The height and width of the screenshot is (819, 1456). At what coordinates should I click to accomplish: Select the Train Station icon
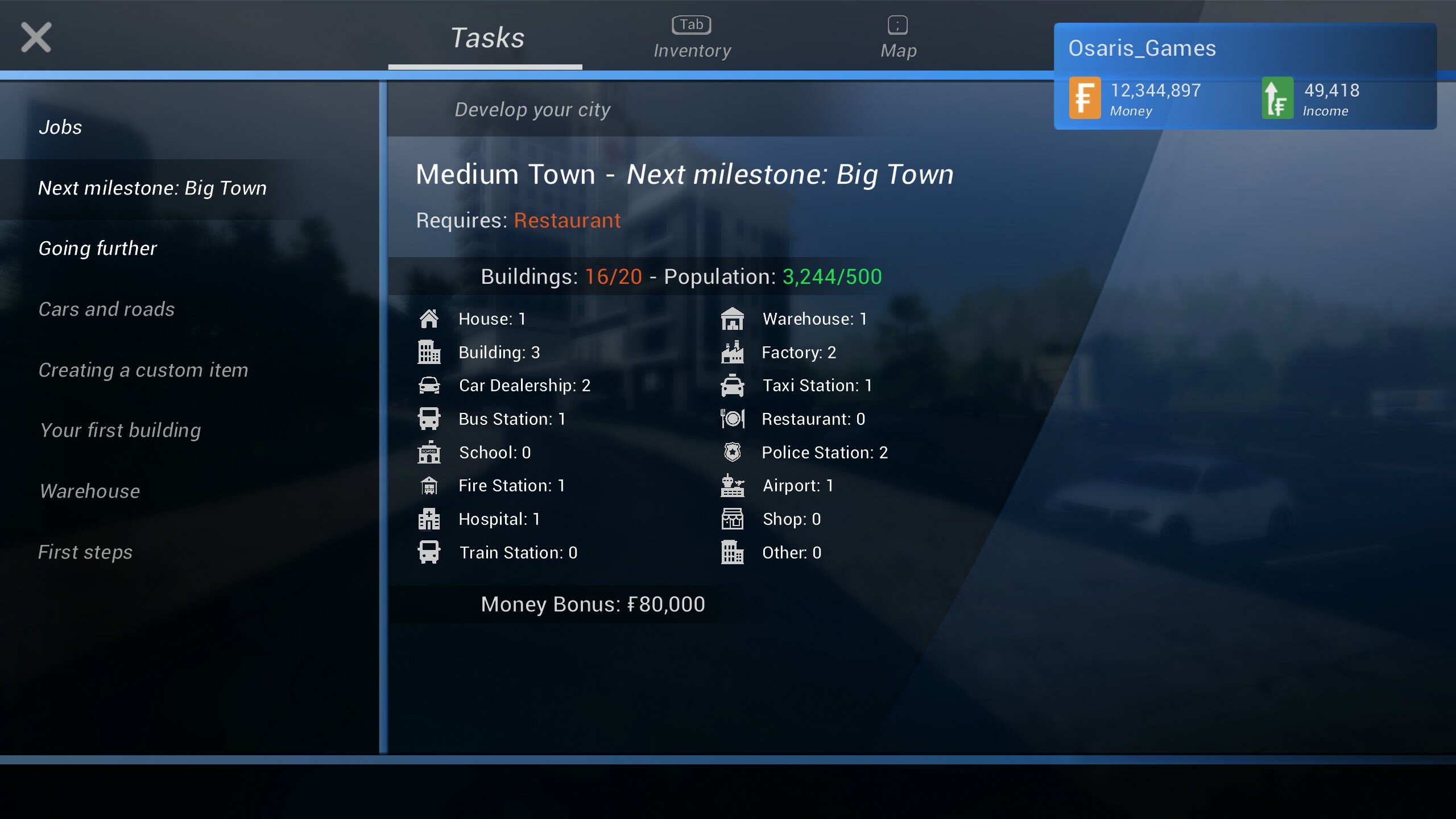point(429,552)
